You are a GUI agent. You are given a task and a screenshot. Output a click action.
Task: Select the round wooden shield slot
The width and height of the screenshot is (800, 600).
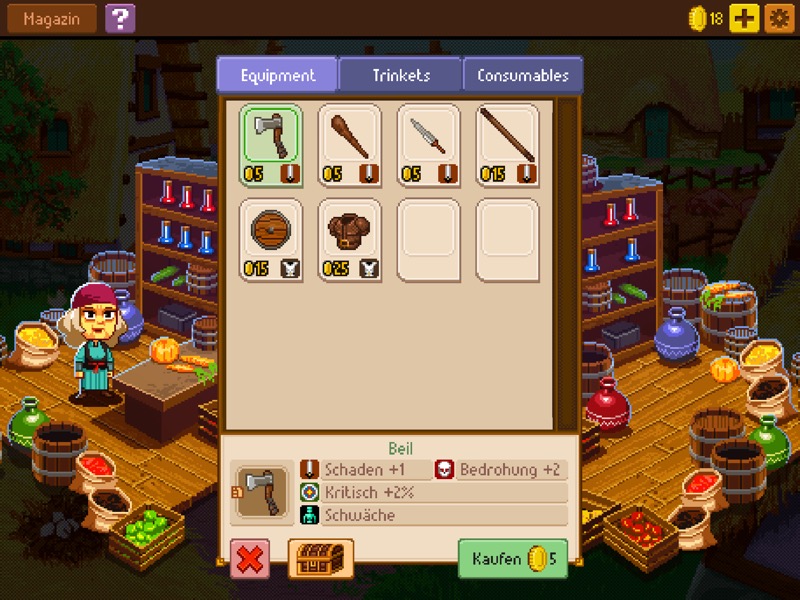tap(271, 239)
